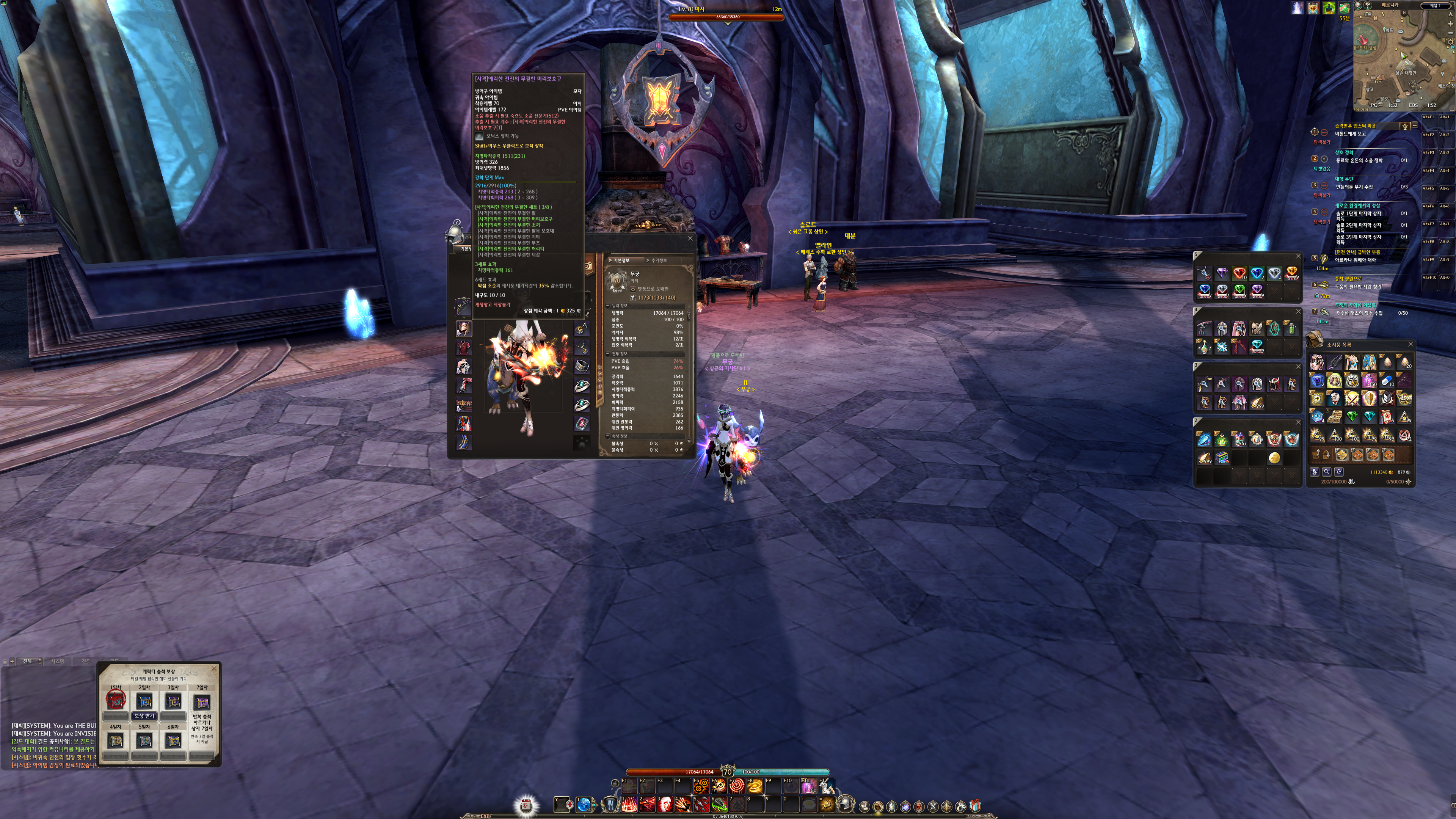Open the 추가정보 stats tab
Screen dimensions: 1456x819
tap(659, 260)
